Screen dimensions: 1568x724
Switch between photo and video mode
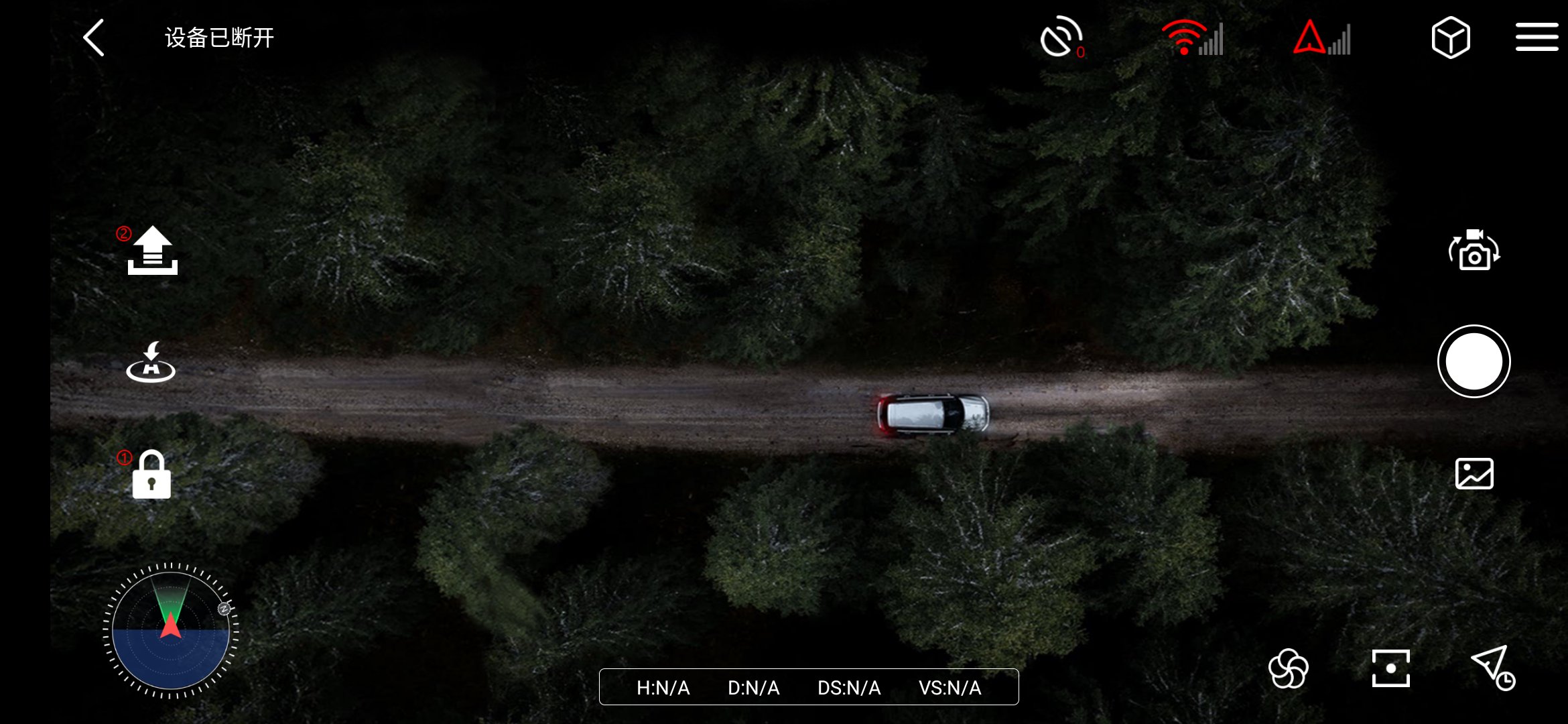point(1474,251)
